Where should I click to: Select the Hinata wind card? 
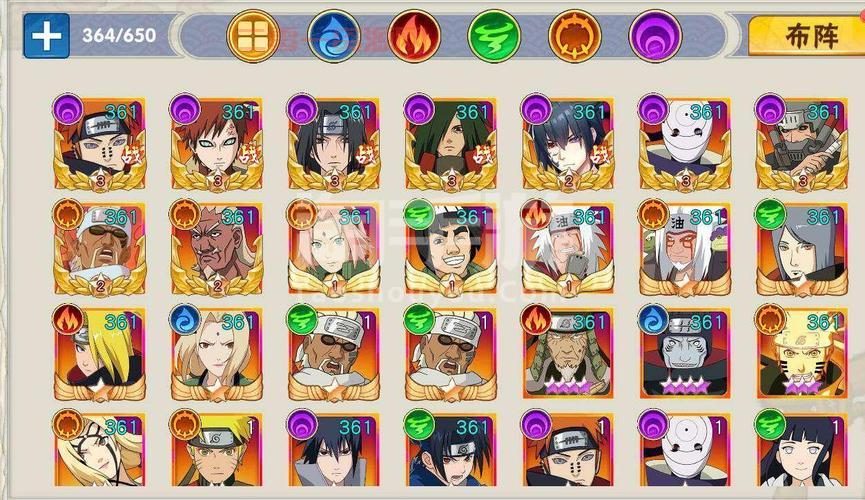coord(800,455)
